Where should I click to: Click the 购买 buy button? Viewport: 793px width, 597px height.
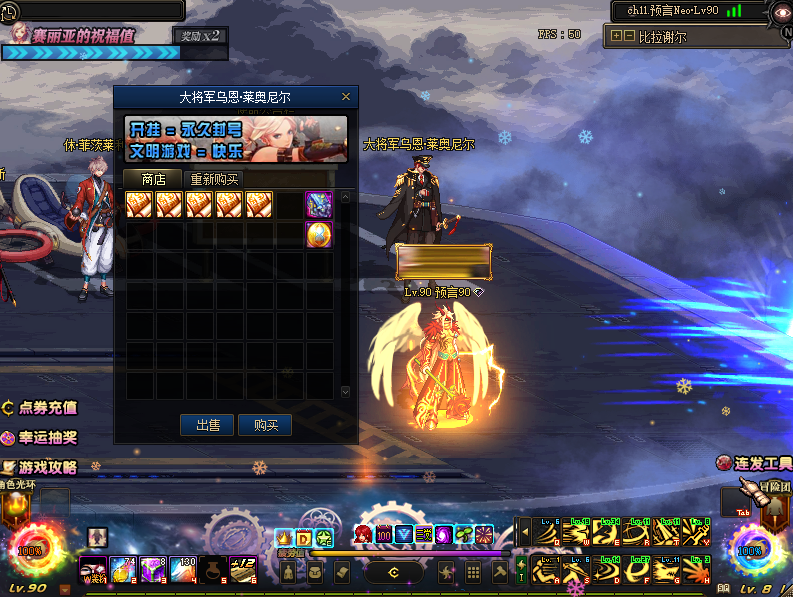point(265,425)
